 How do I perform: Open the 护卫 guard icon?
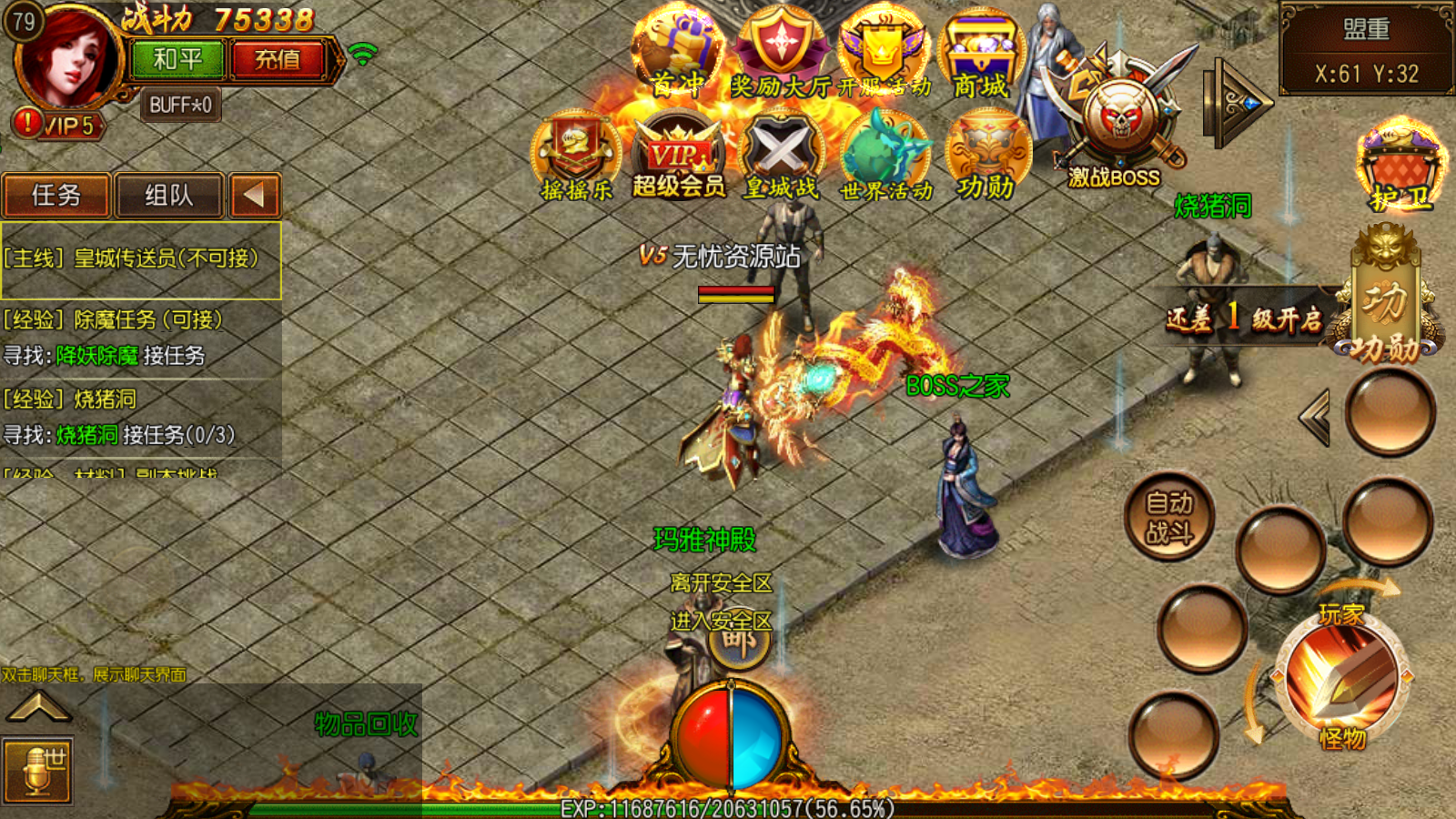click(1400, 168)
